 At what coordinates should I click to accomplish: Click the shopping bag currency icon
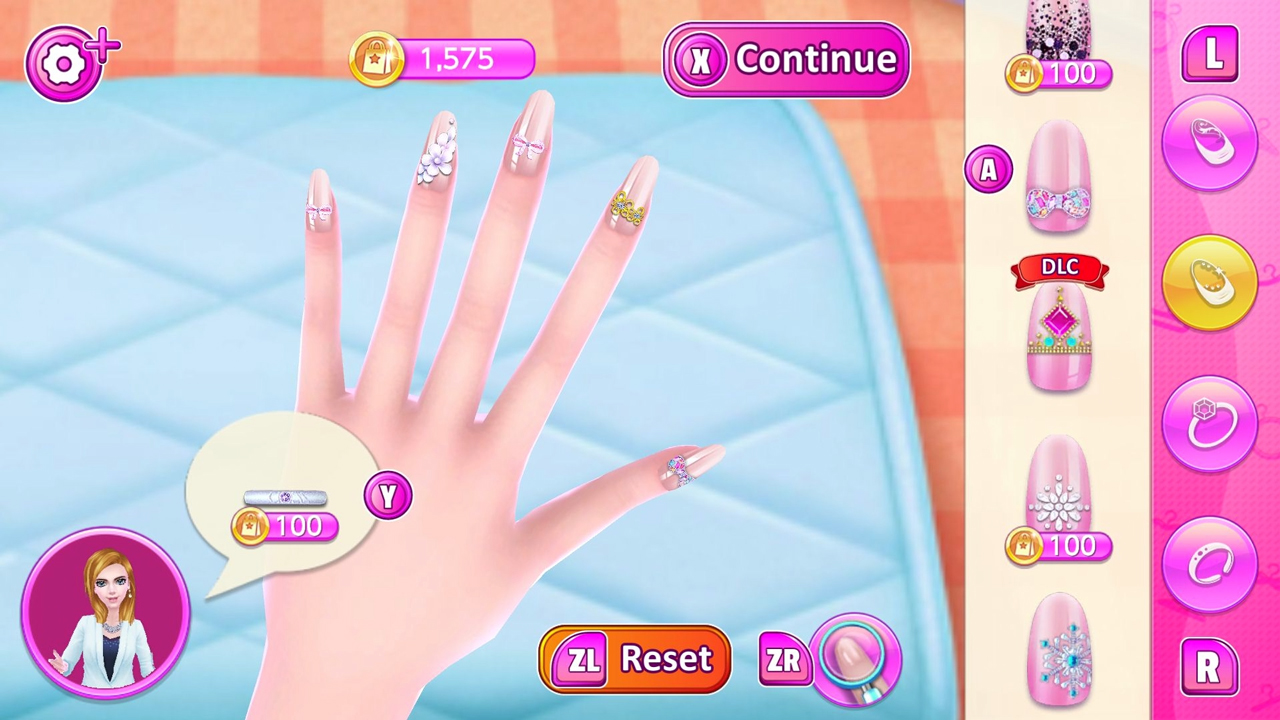[376, 60]
